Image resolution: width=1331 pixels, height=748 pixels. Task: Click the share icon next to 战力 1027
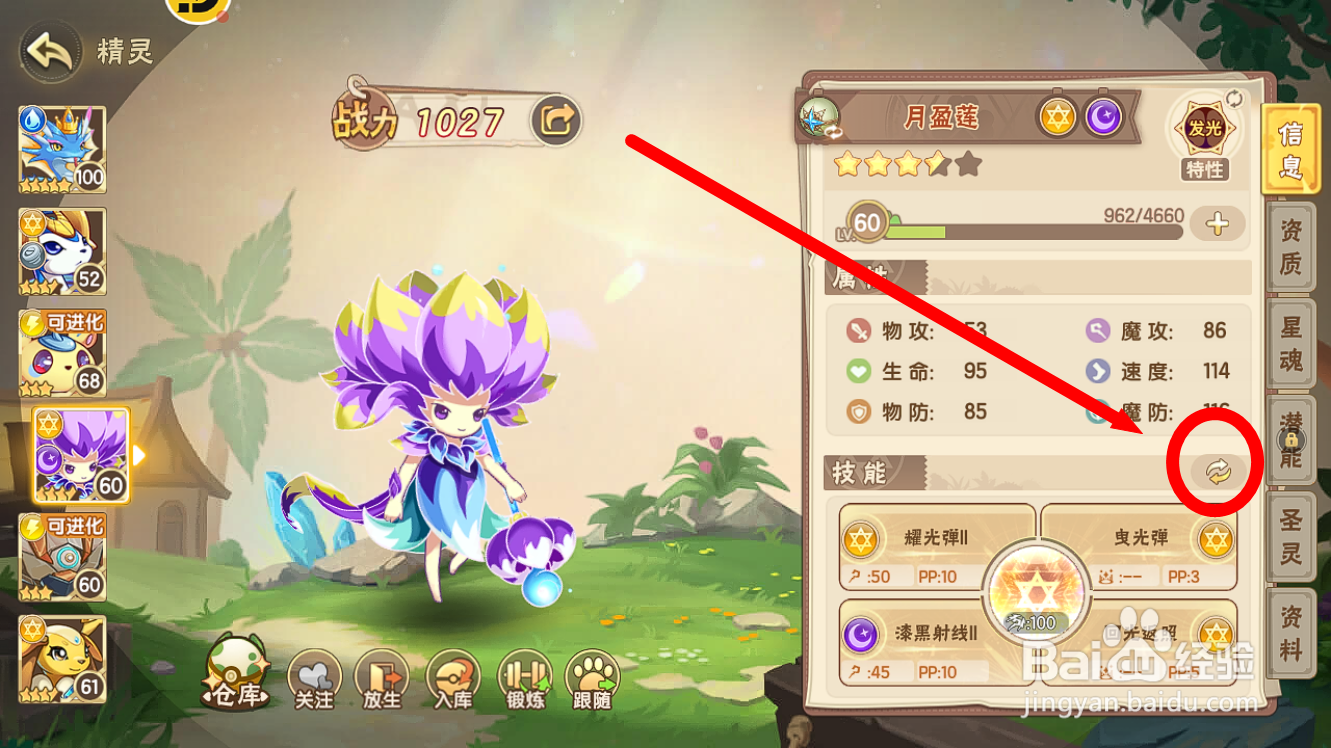[556, 120]
